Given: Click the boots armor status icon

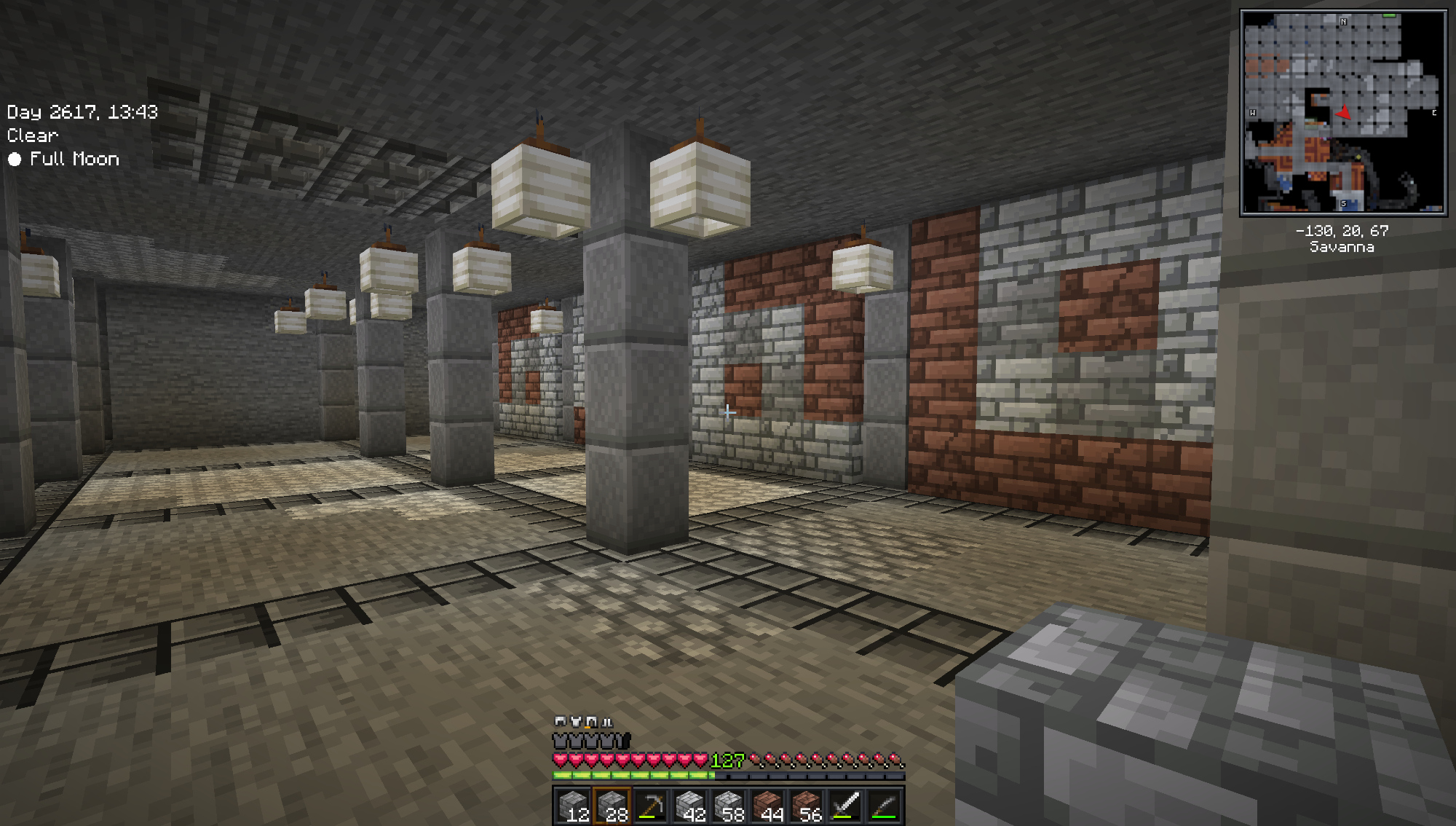Looking at the screenshot, I should point(607,722).
